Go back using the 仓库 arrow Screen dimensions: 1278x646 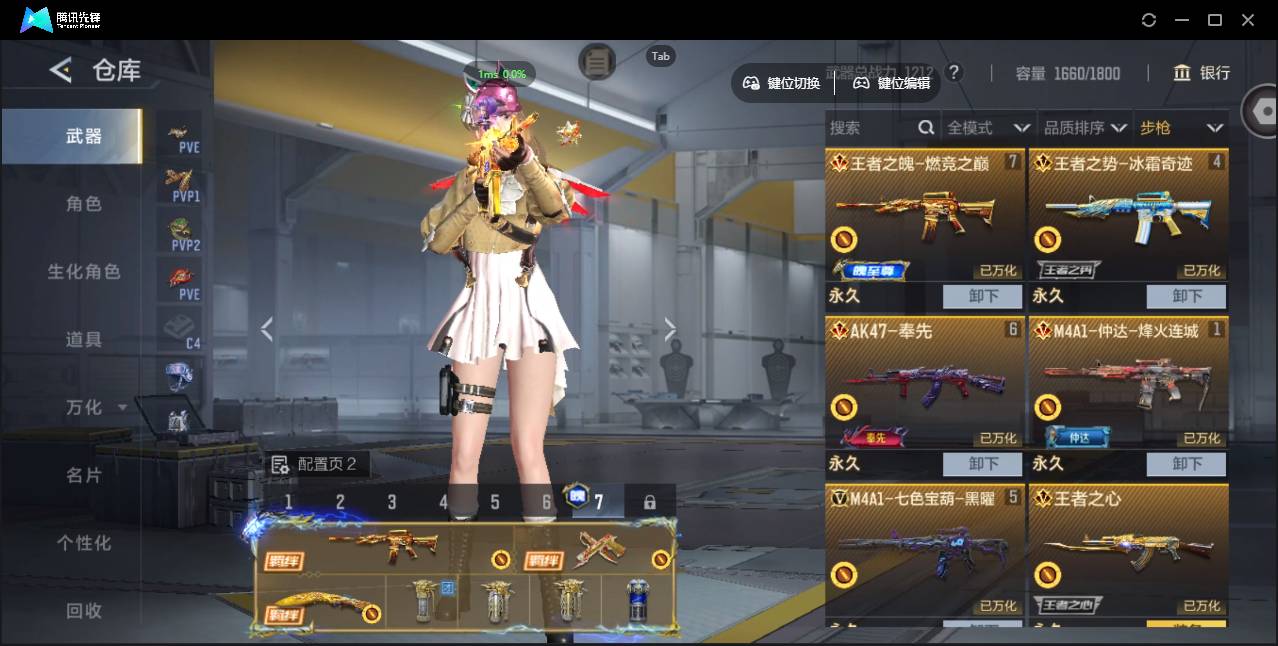coord(61,70)
